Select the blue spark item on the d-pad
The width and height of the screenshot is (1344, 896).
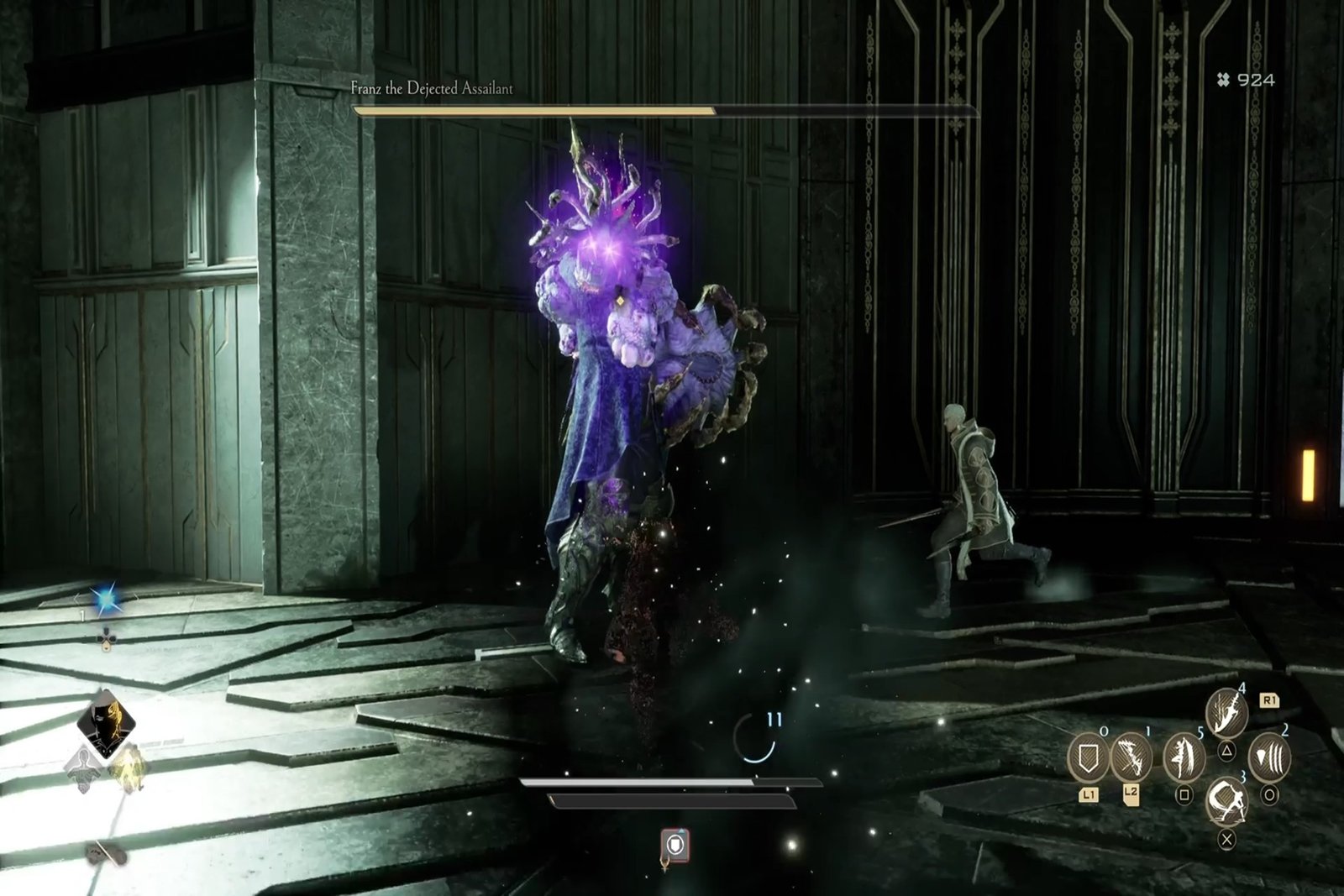(x=106, y=599)
